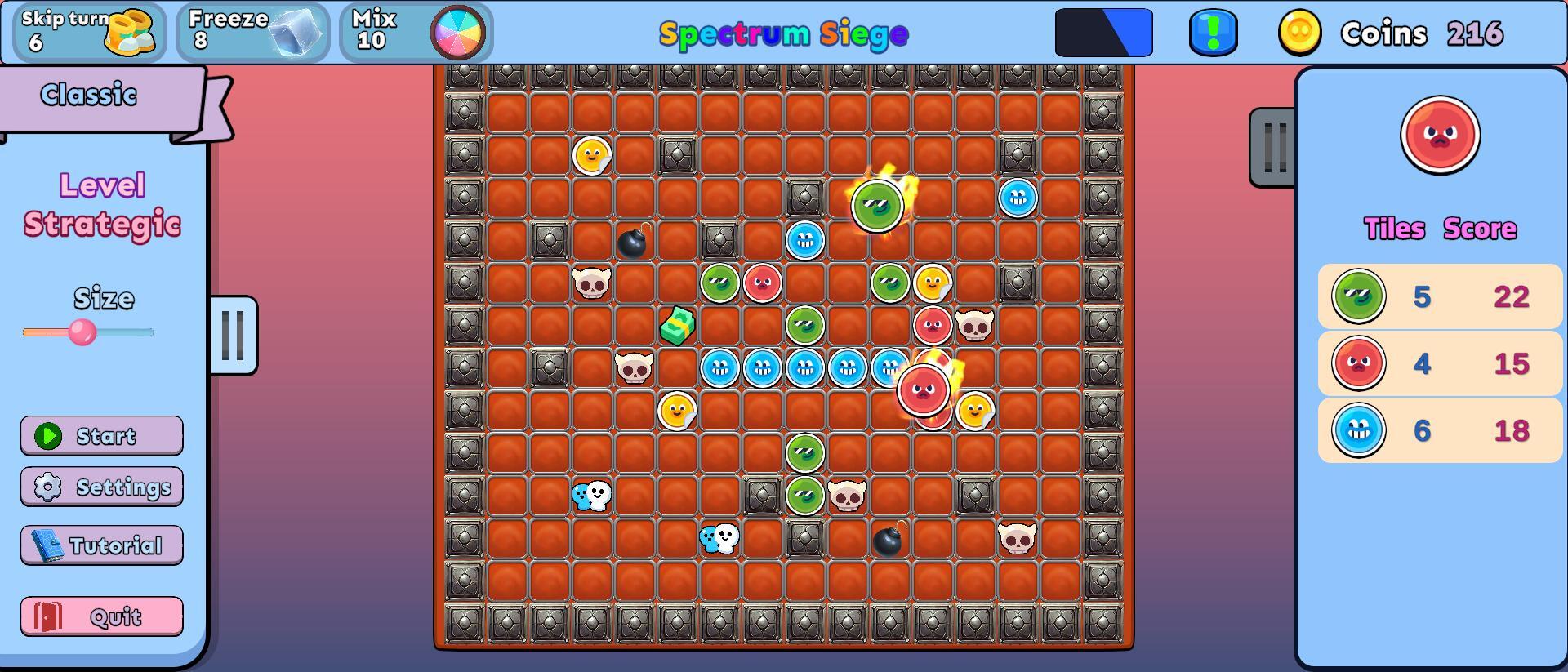Viewport: 1568px width, 672px height.
Task: Click the blue flag banner icon top right
Action: (x=1103, y=33)
